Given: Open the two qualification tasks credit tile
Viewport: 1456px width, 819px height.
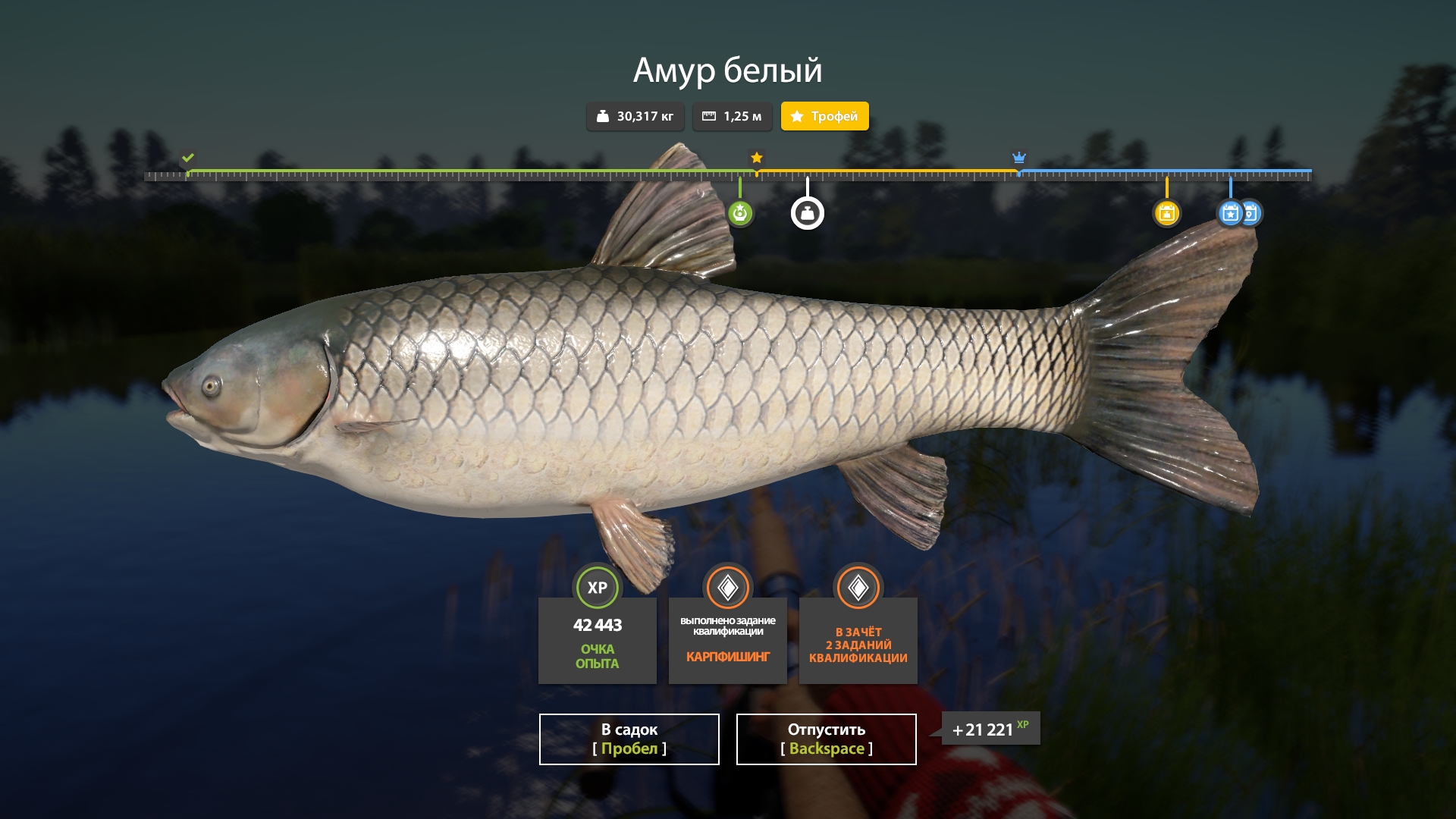Looking at the screenshot, I should (858, 639).
